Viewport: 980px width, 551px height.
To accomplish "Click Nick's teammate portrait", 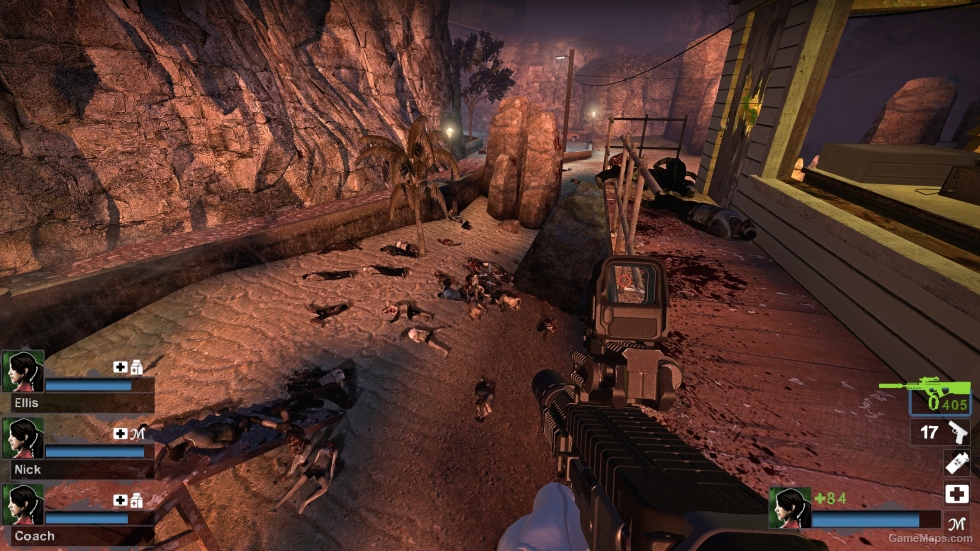I will pos(22,438).
